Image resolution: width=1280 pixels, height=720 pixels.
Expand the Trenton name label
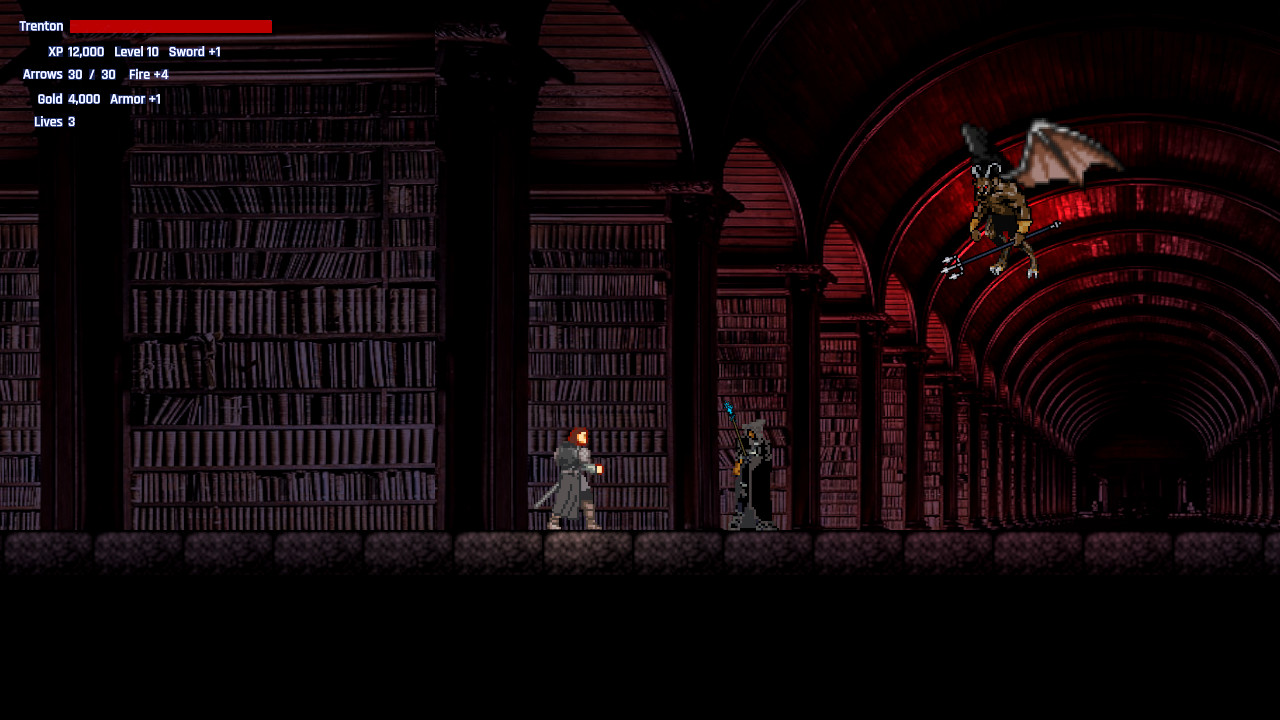click(x=41, y=26)
